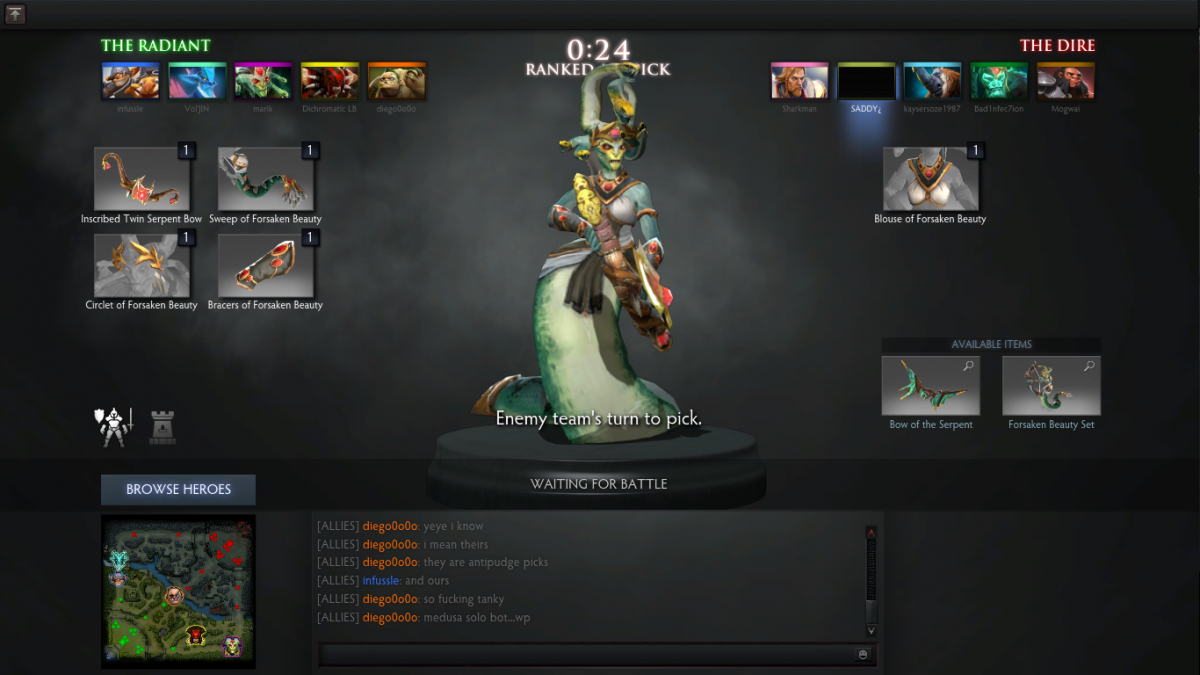Click the strategy minimap
This screenshot has height=675, width=1200.
[x=178, y=592]
